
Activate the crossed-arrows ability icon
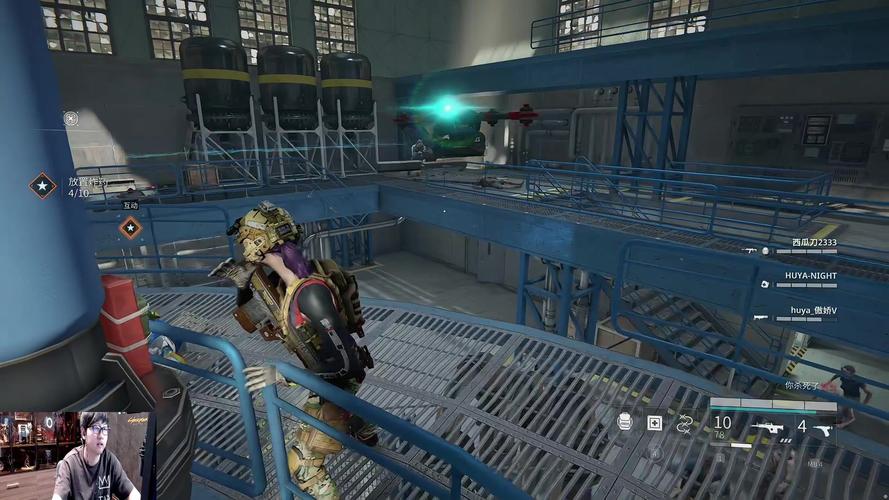[x=685, y=424]
